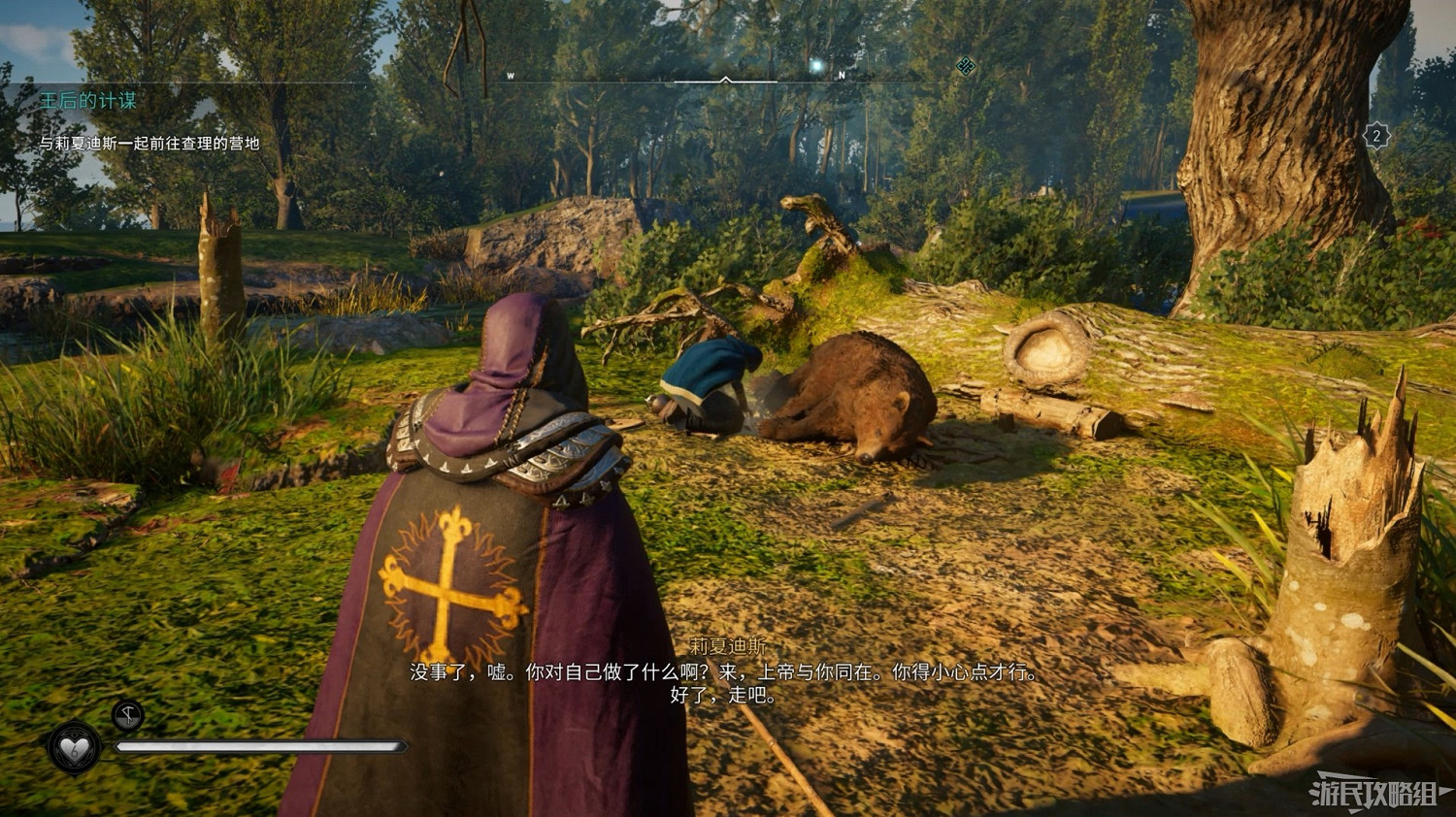The width and height of the screenshot is (1456, 817).
Task: Select the power level "2" badge
Action: 1375,137
